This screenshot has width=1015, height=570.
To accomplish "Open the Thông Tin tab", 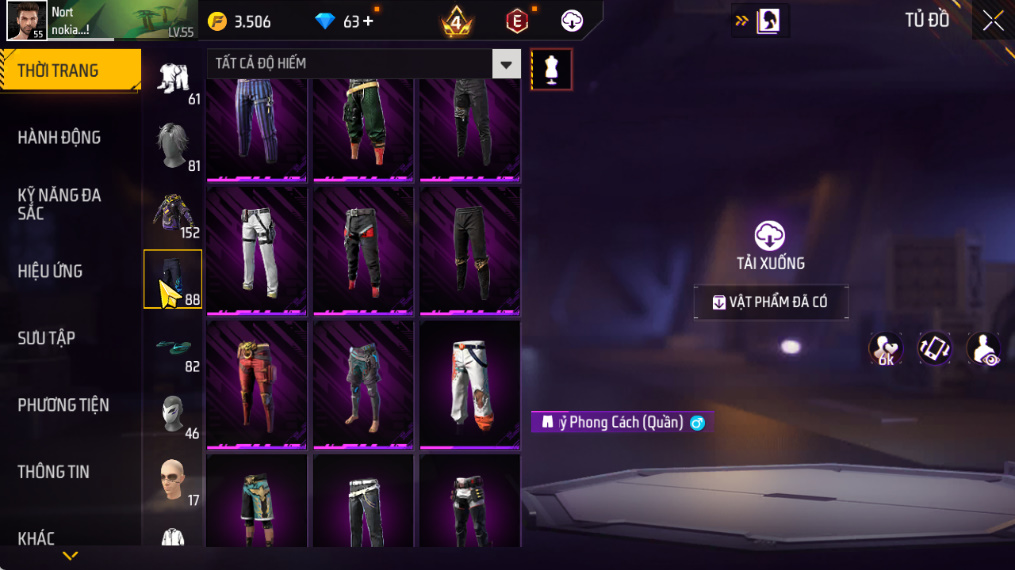I will [x=54, y=472].
